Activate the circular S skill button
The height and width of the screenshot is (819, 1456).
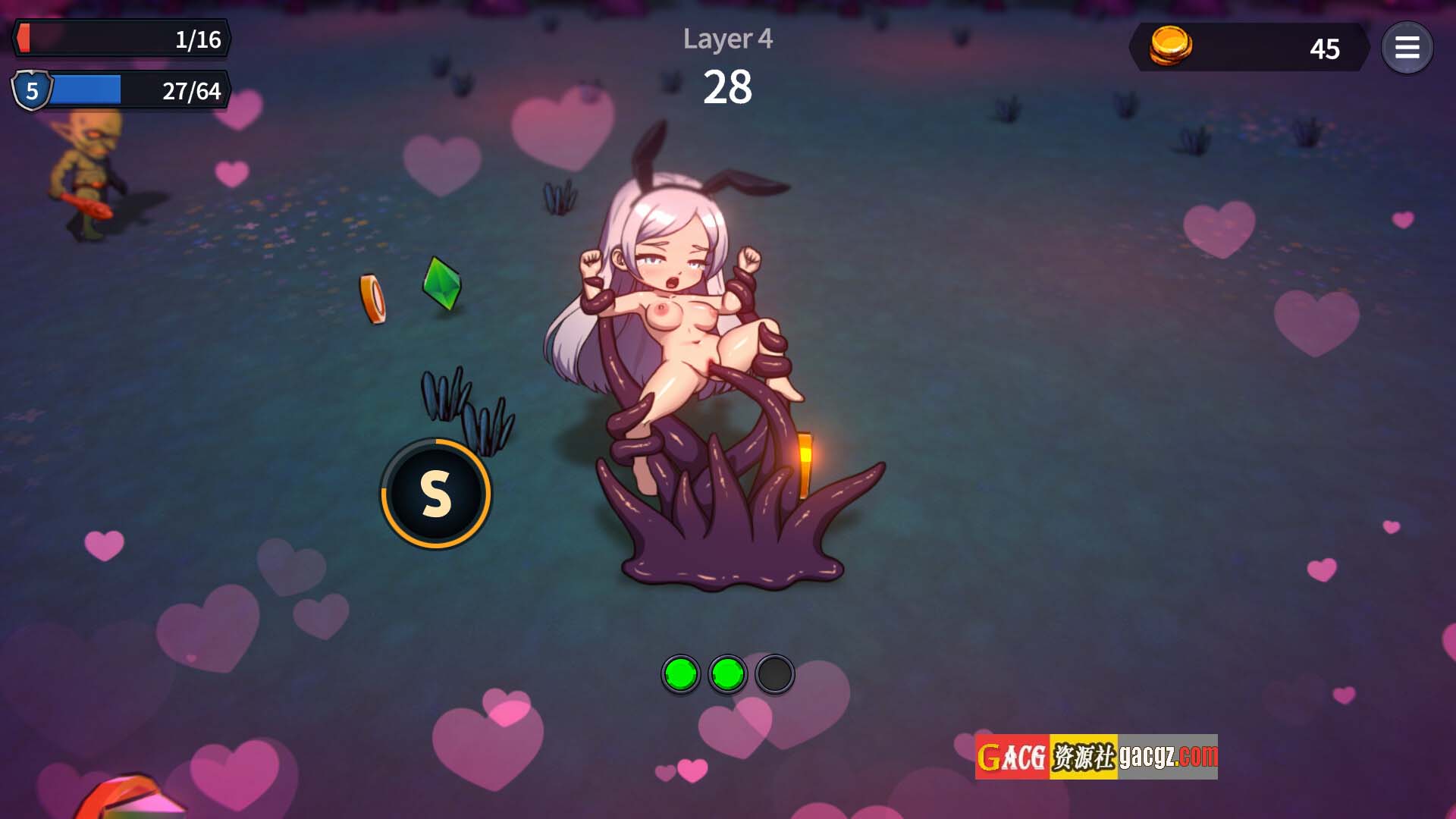[x=436, y=494]
